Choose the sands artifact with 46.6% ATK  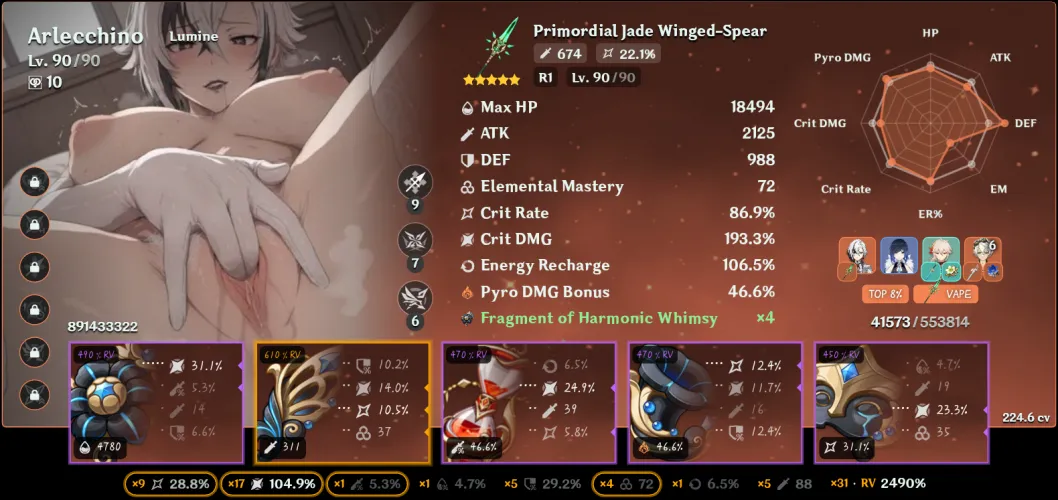[475, 401]
